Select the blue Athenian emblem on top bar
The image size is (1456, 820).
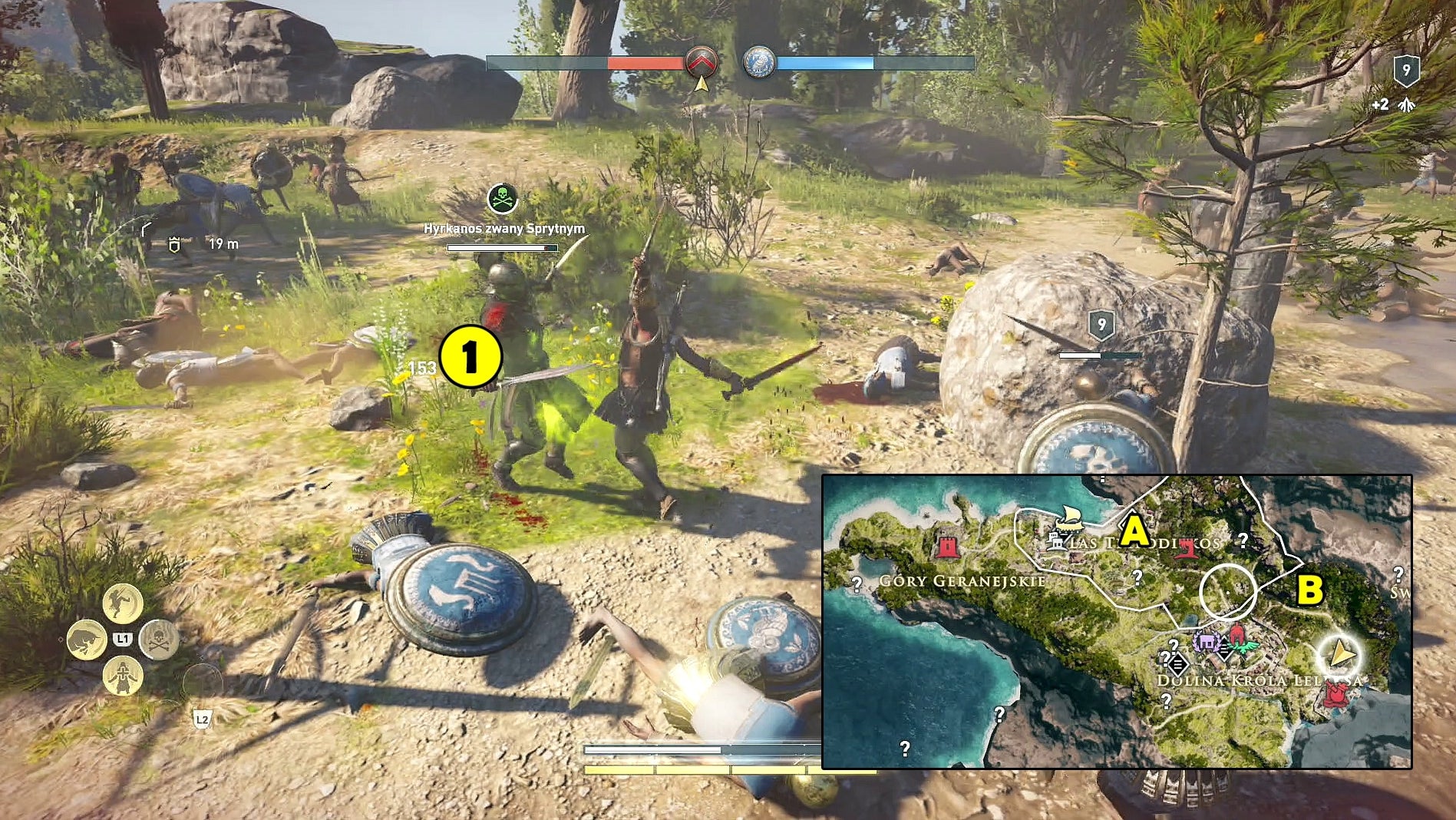click(758, 63)
